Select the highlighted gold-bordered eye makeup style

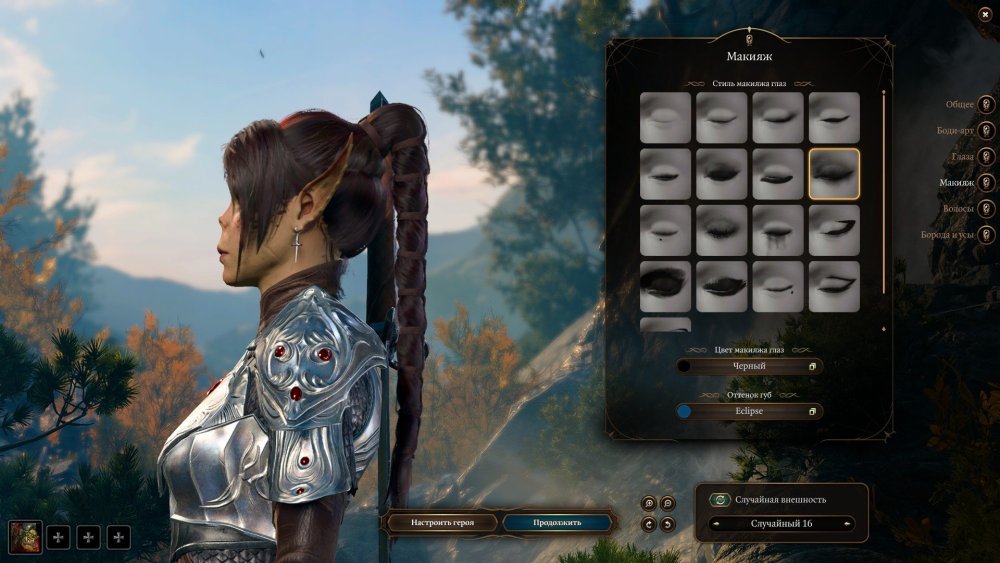(x=834, y=174)
